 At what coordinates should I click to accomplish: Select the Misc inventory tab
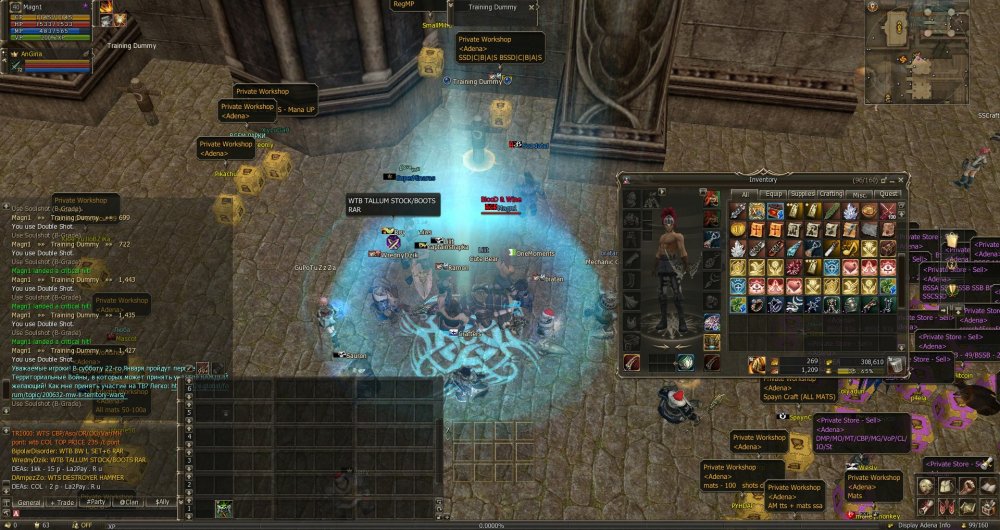pyautogui.click(x=860, y=194)
